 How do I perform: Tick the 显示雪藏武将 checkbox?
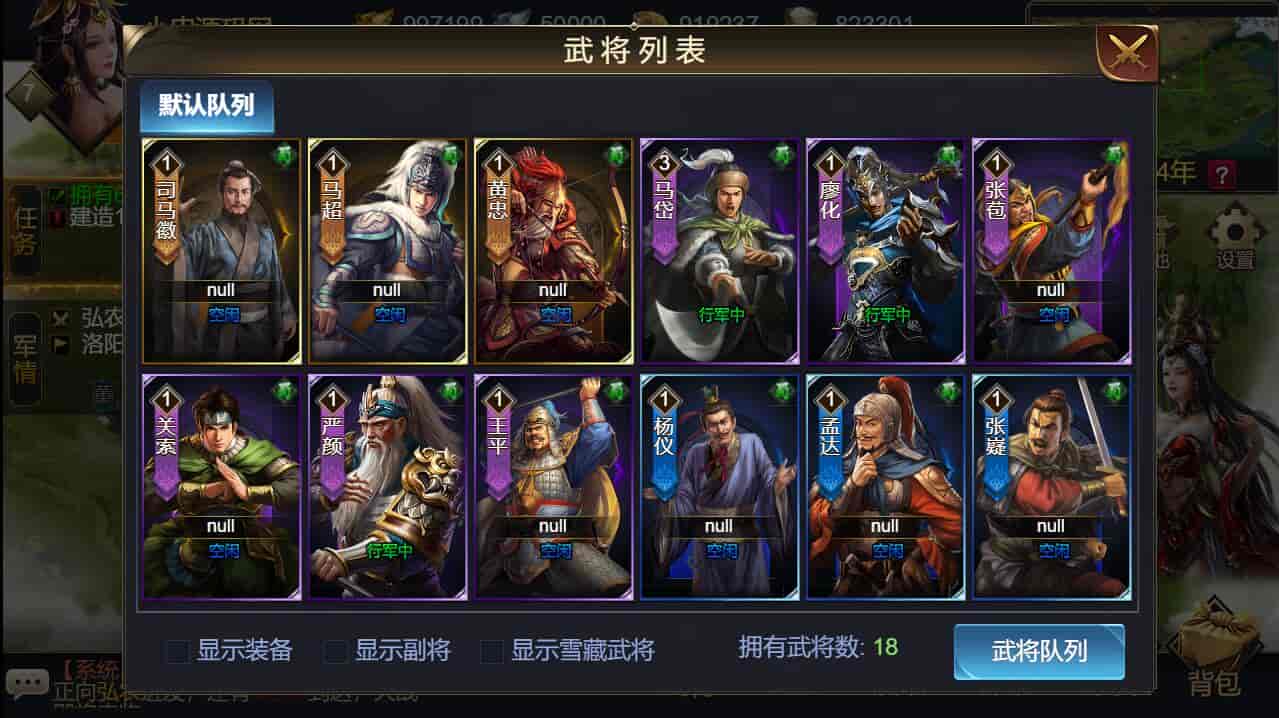click(x=492, y=652)
